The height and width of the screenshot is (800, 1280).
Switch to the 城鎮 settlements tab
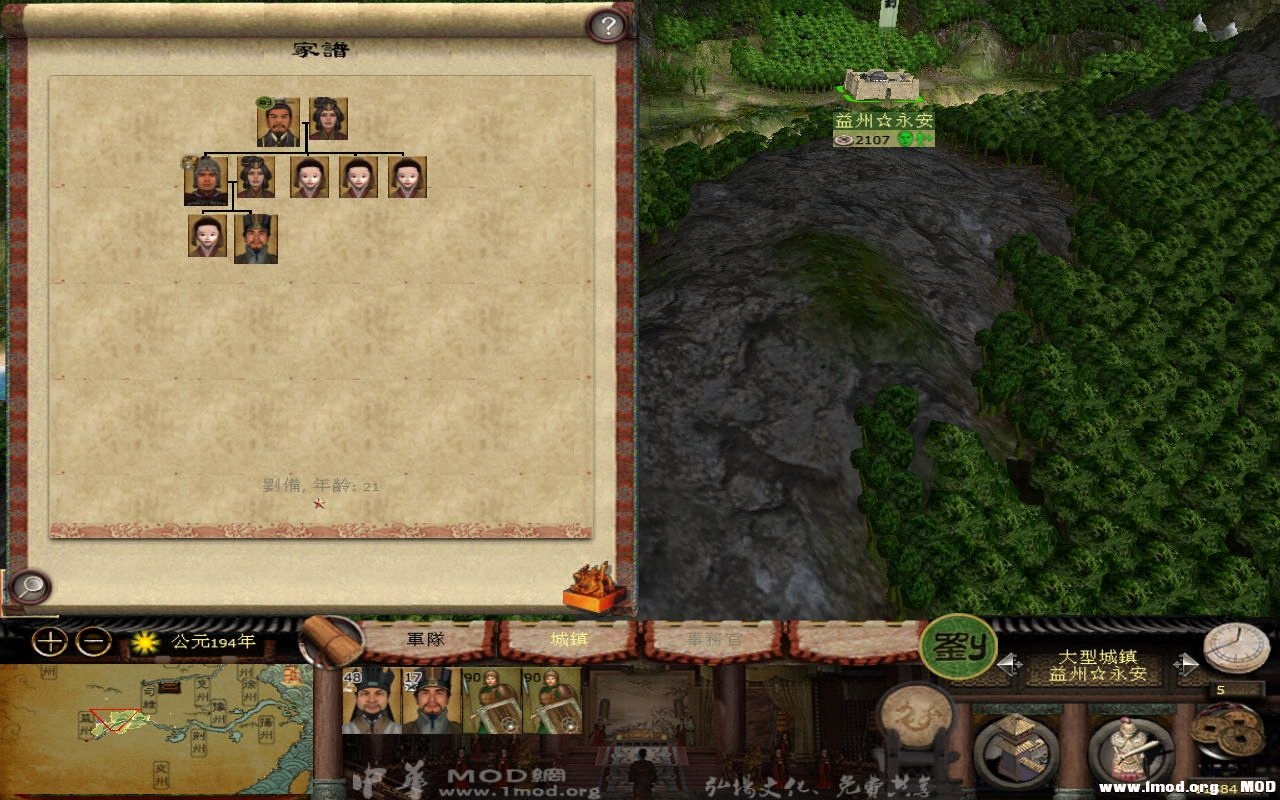click(568, 638)
